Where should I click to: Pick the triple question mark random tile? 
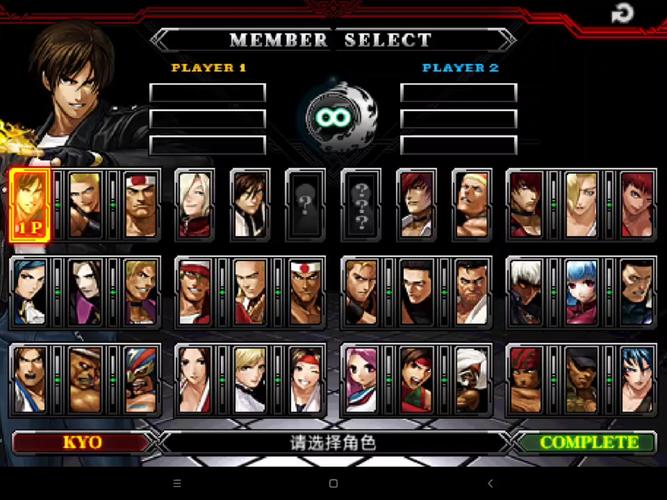[360, 204]
